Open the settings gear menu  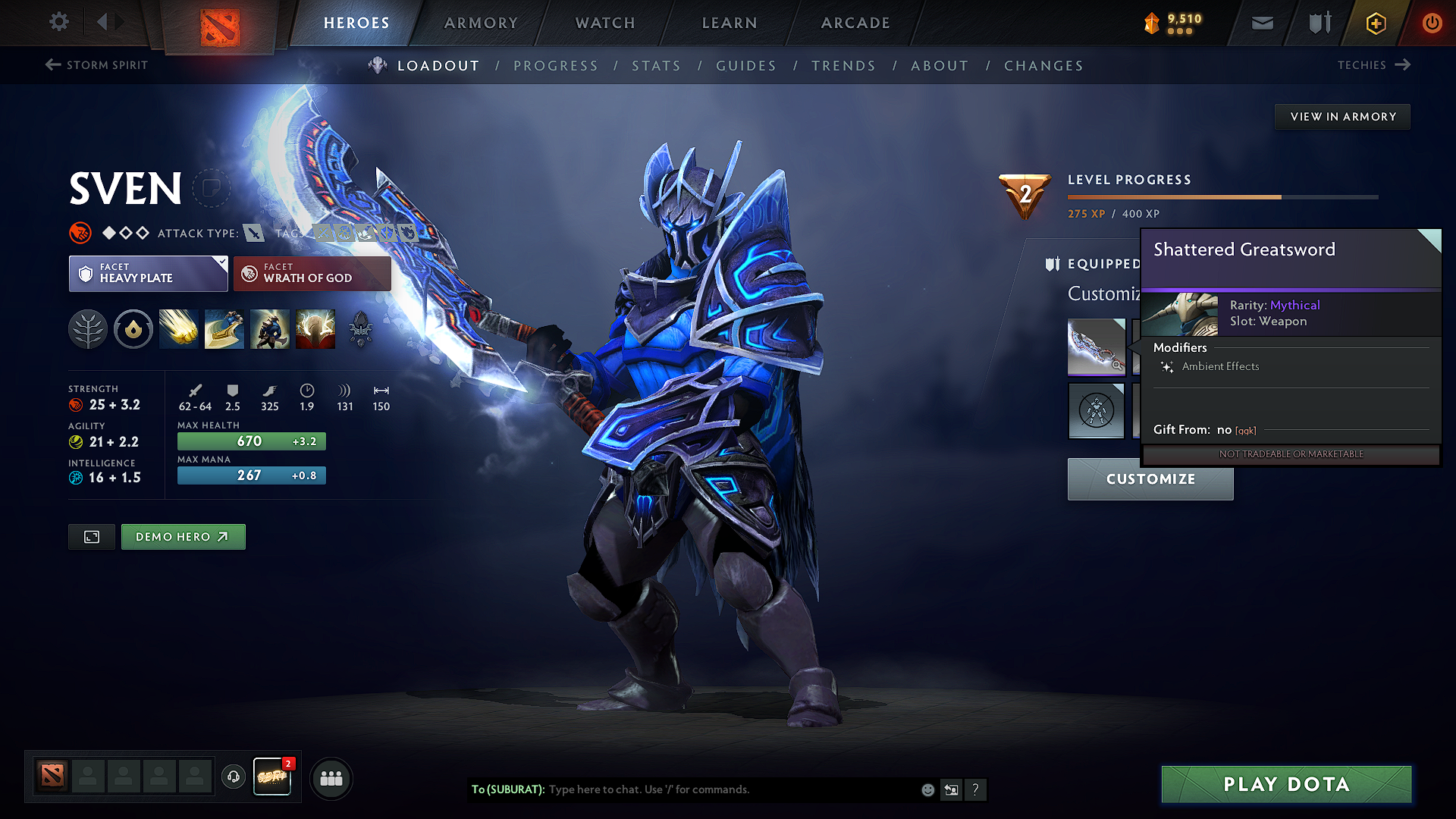coord(58,22)
